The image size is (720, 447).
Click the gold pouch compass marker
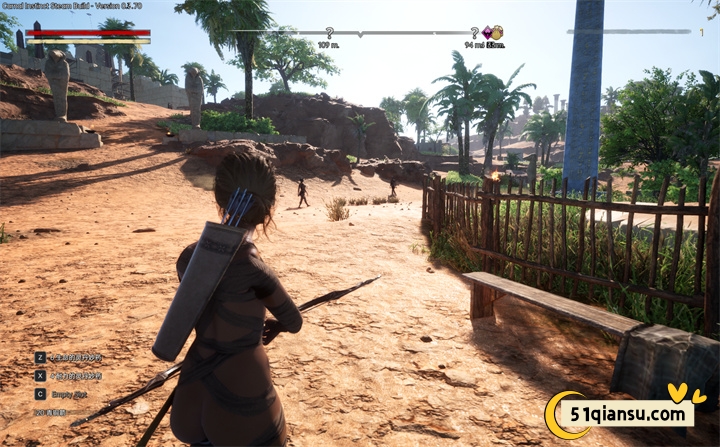pyautogui.click(x=497, y=33)
